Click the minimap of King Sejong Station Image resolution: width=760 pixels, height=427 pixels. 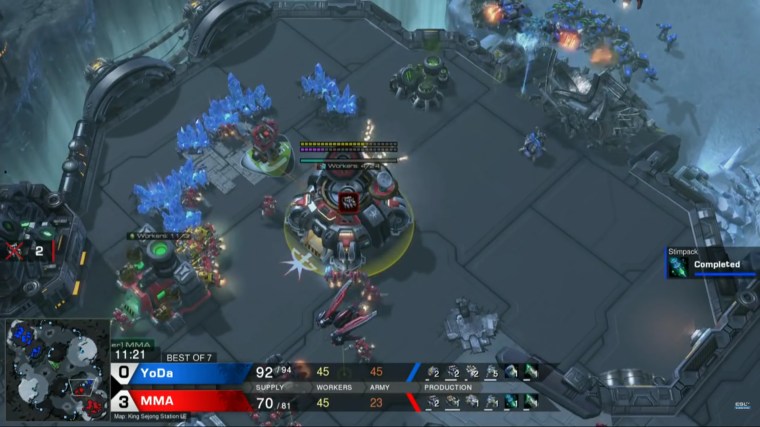click(56, 366)
